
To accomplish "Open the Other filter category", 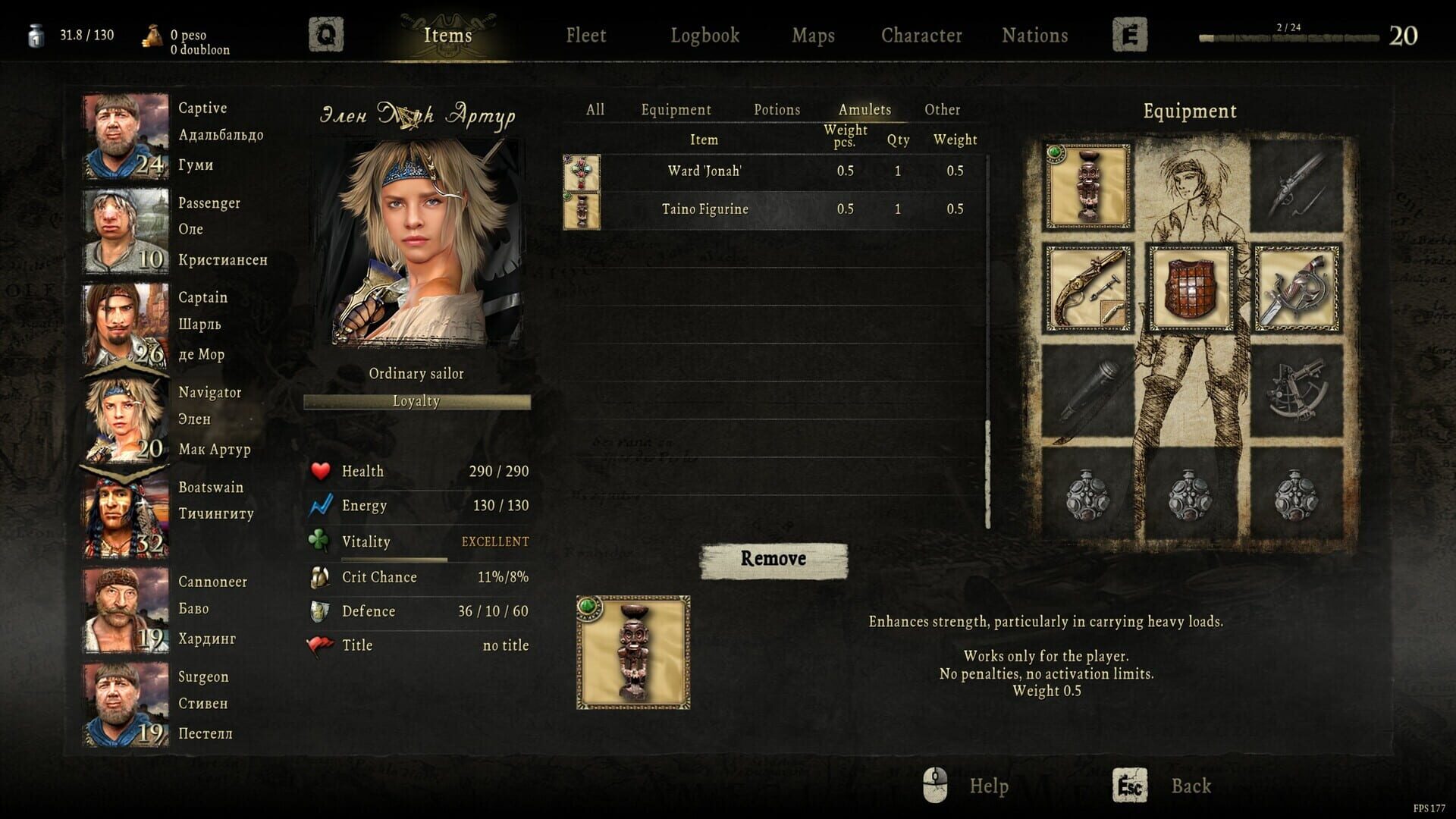I will (943, 110).
